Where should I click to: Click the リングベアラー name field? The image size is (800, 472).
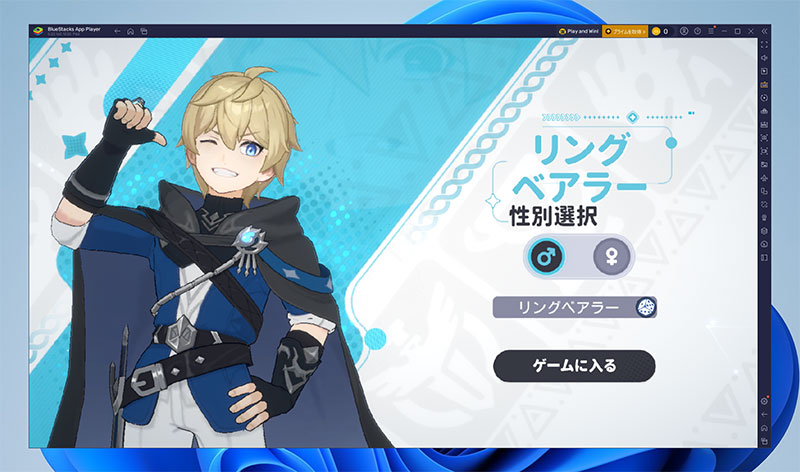tap(564, 308)
